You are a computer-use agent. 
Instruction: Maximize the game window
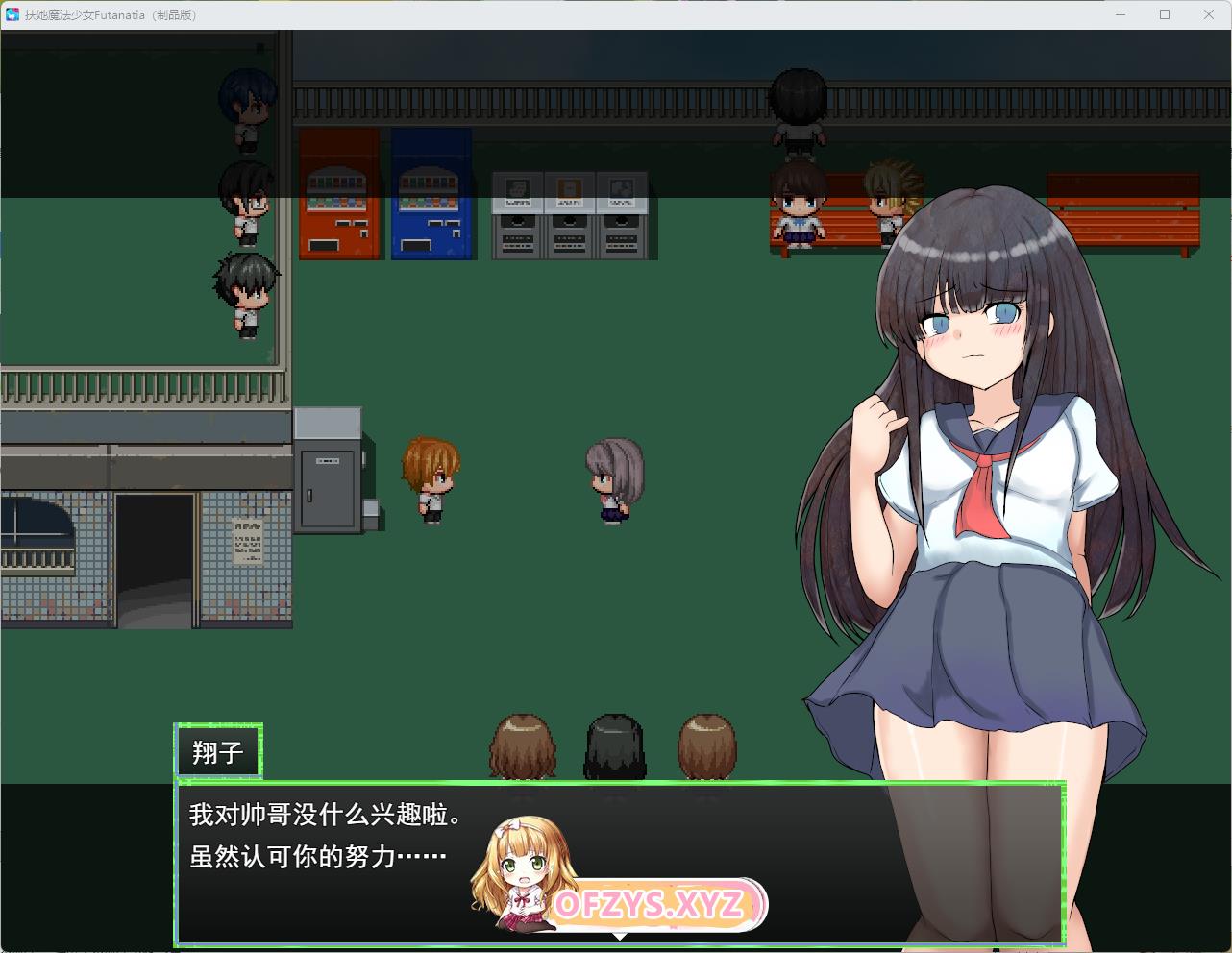tap(1165, 14)
